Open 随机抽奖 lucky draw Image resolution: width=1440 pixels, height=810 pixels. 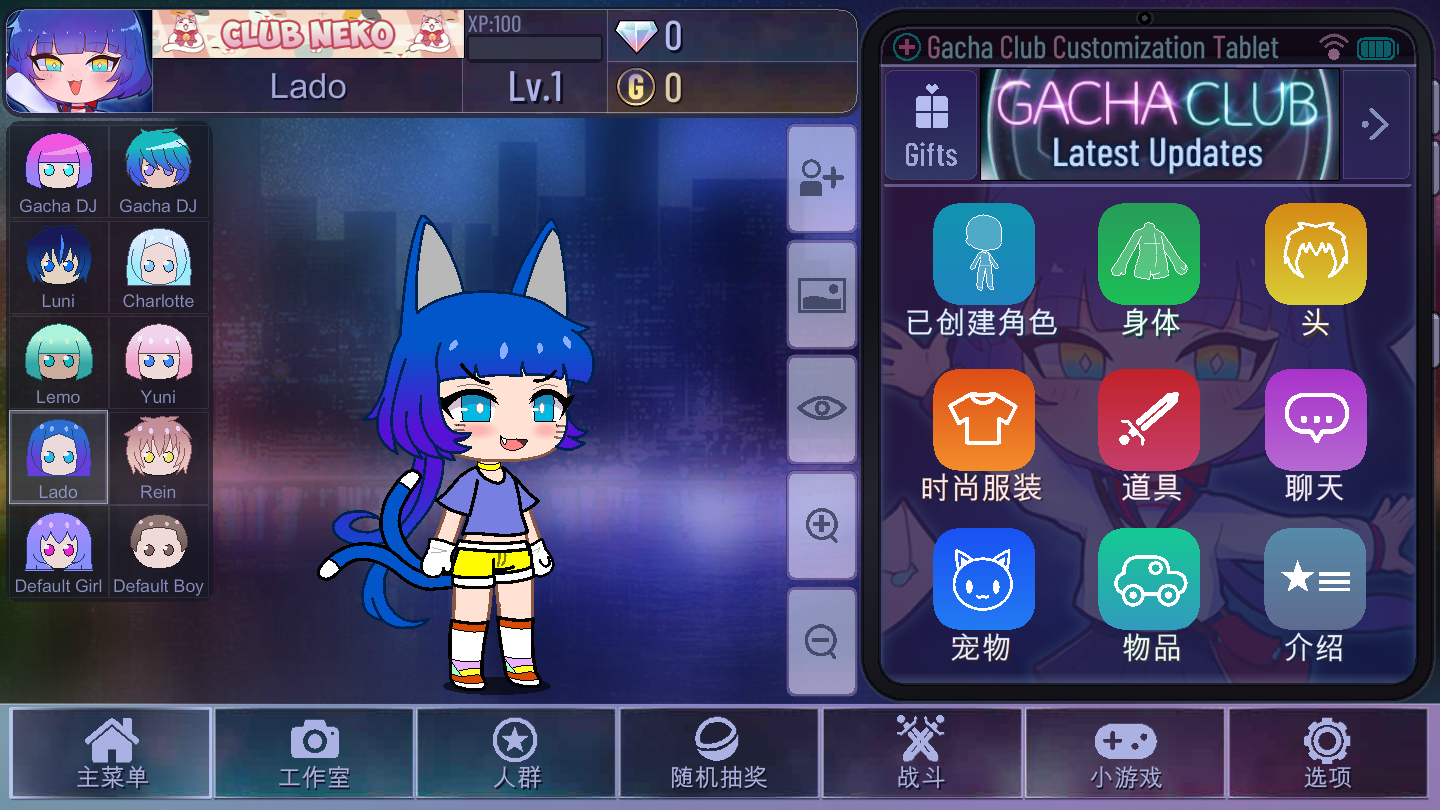719,753
